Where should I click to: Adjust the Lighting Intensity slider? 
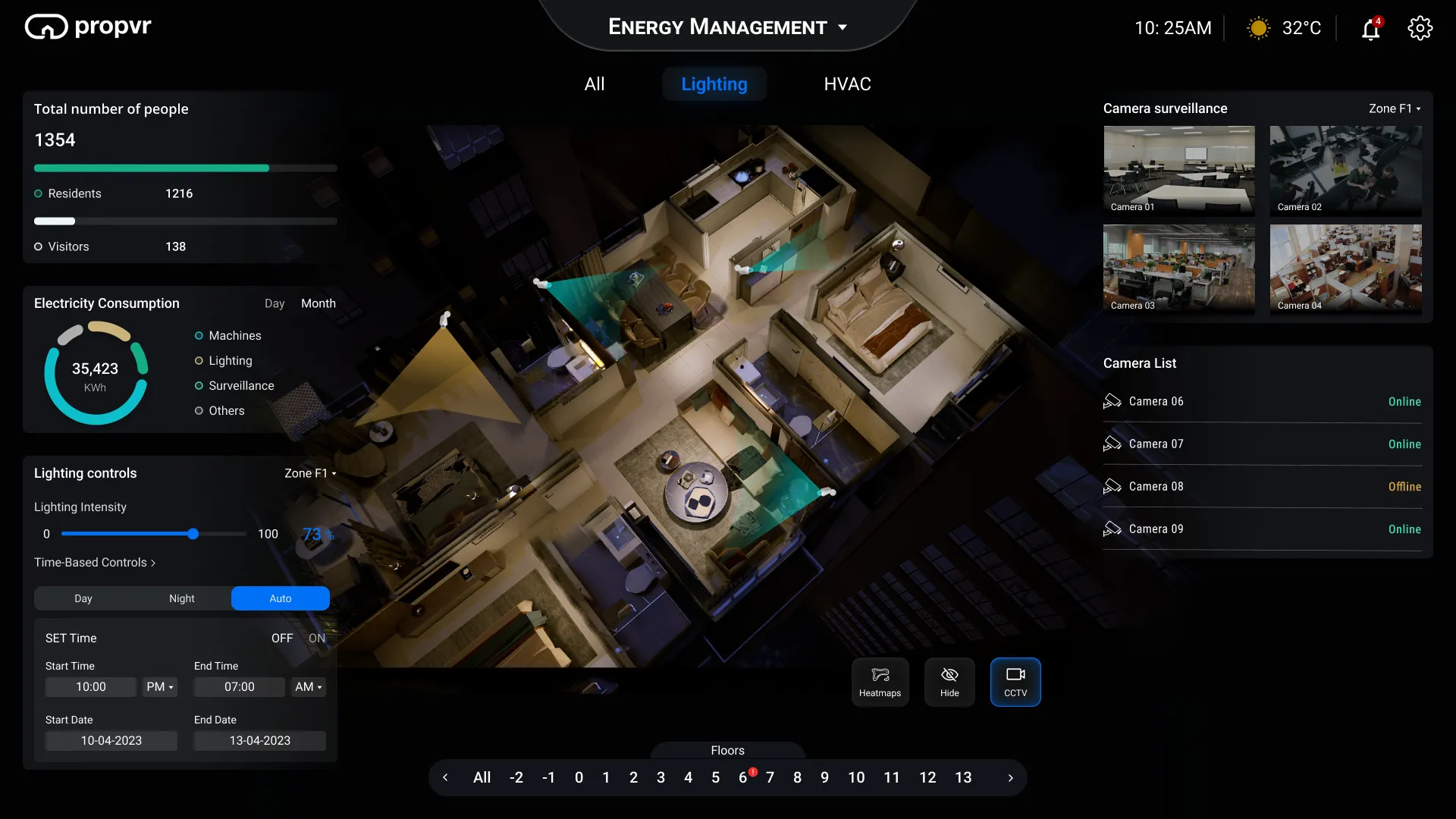pyautogui.click(x=194, y=534)
